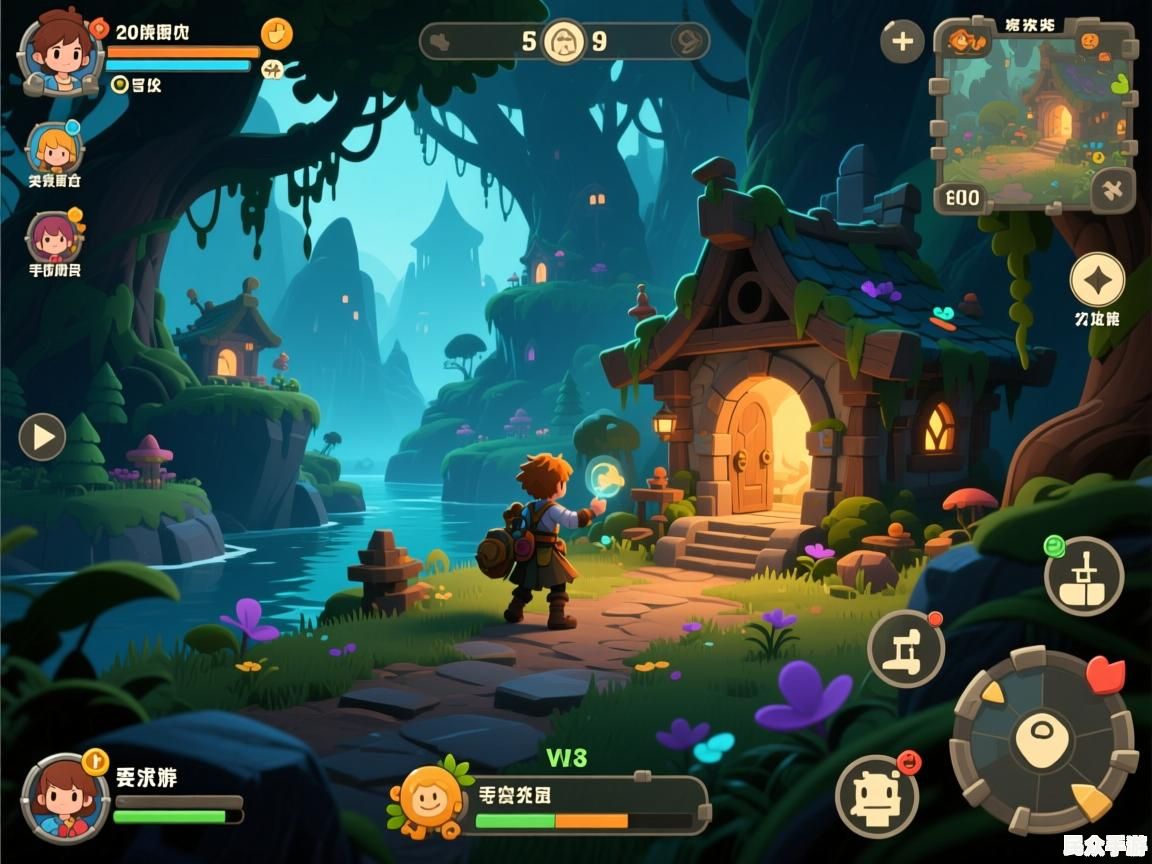Click the orange smiling sun companion icon

431,799
